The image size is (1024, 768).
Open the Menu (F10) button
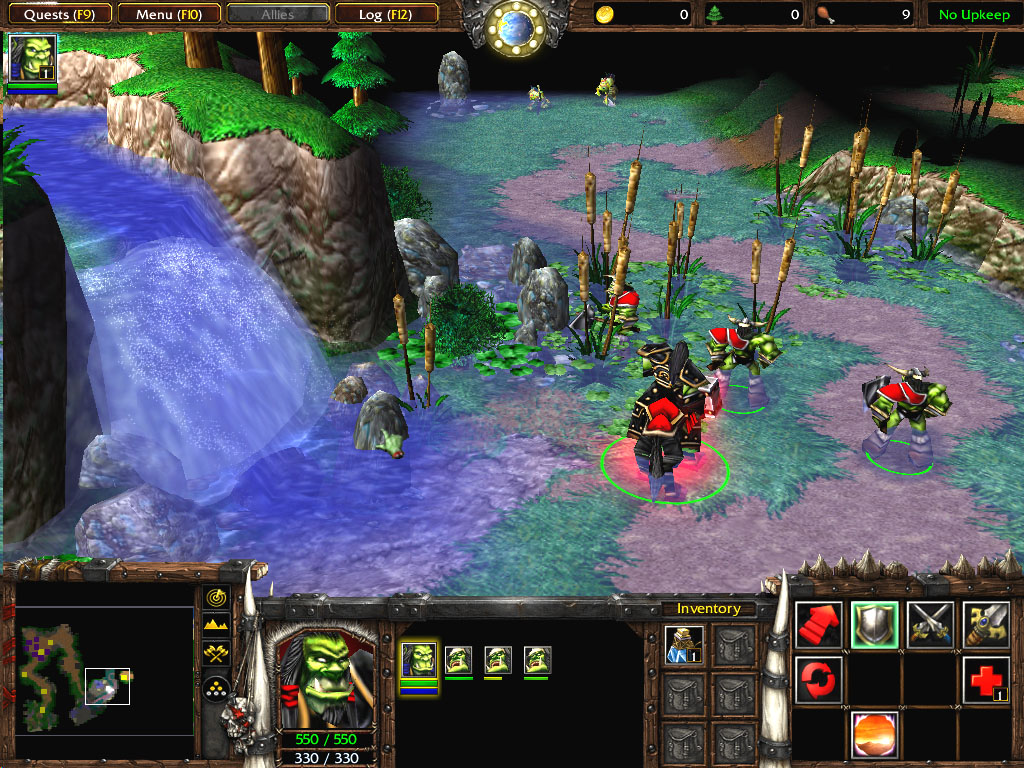coord(168,14)
